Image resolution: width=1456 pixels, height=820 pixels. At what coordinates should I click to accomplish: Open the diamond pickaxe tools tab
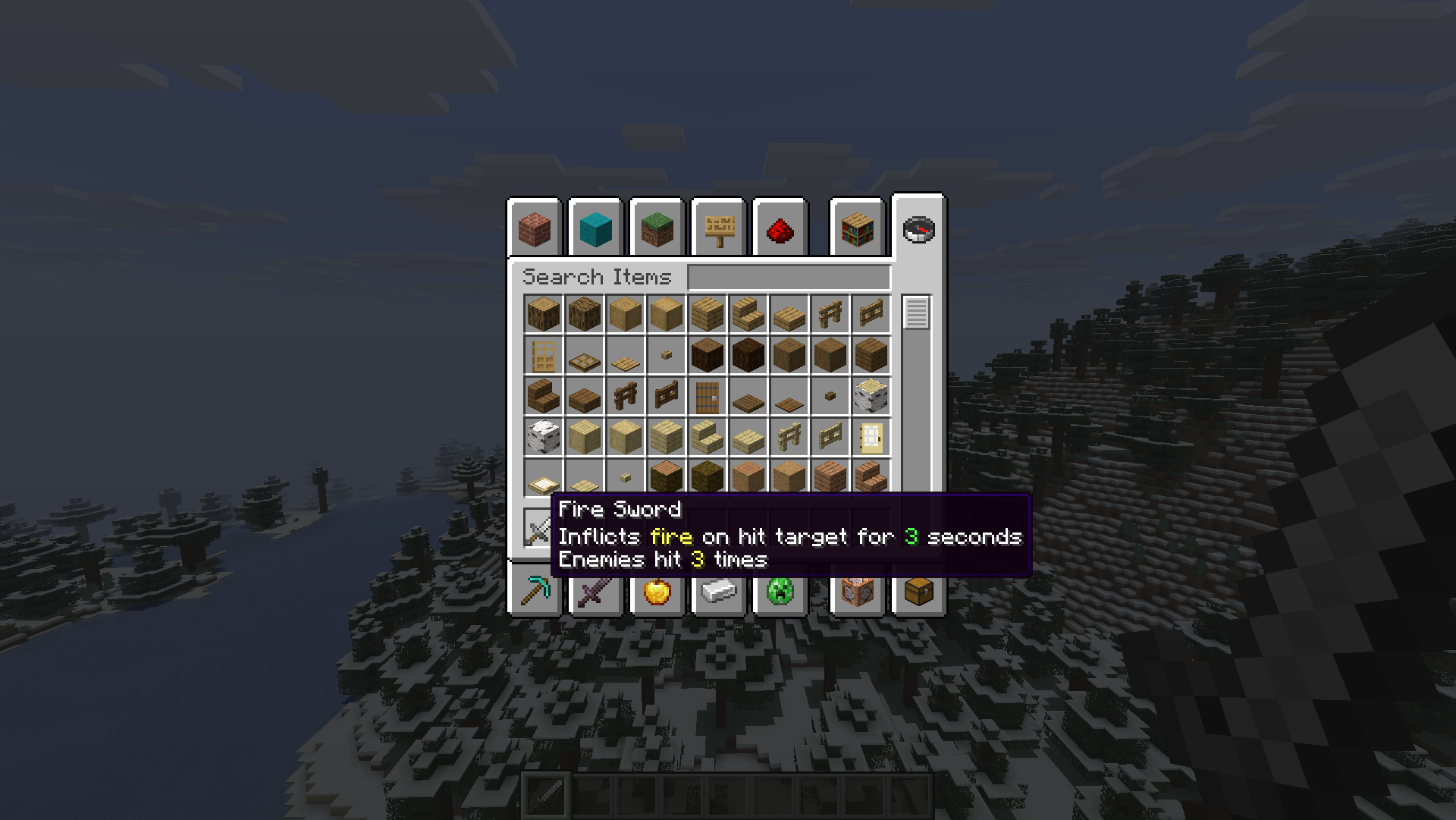[535, 592]
